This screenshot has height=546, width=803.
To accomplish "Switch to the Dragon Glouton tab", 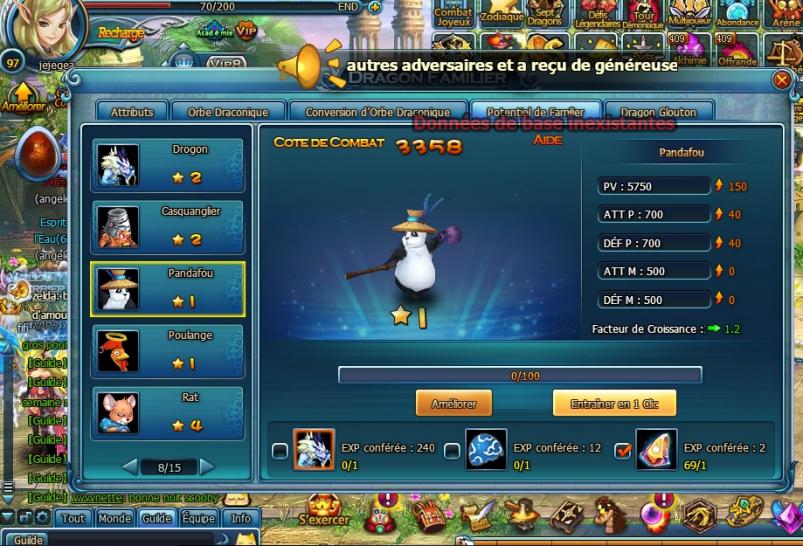I will click(x=658, y=113).
